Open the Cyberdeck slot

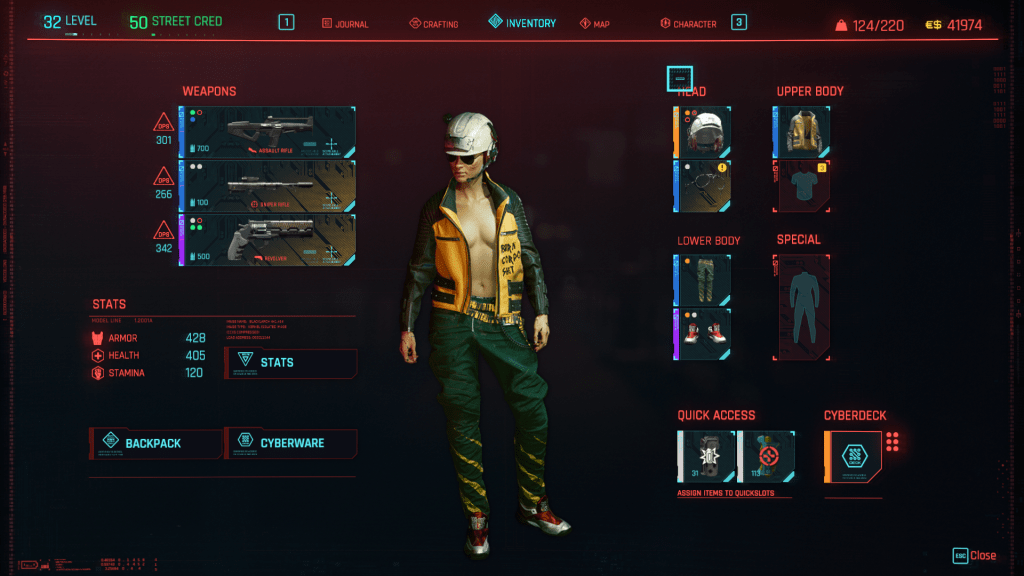tap(853, 457)
